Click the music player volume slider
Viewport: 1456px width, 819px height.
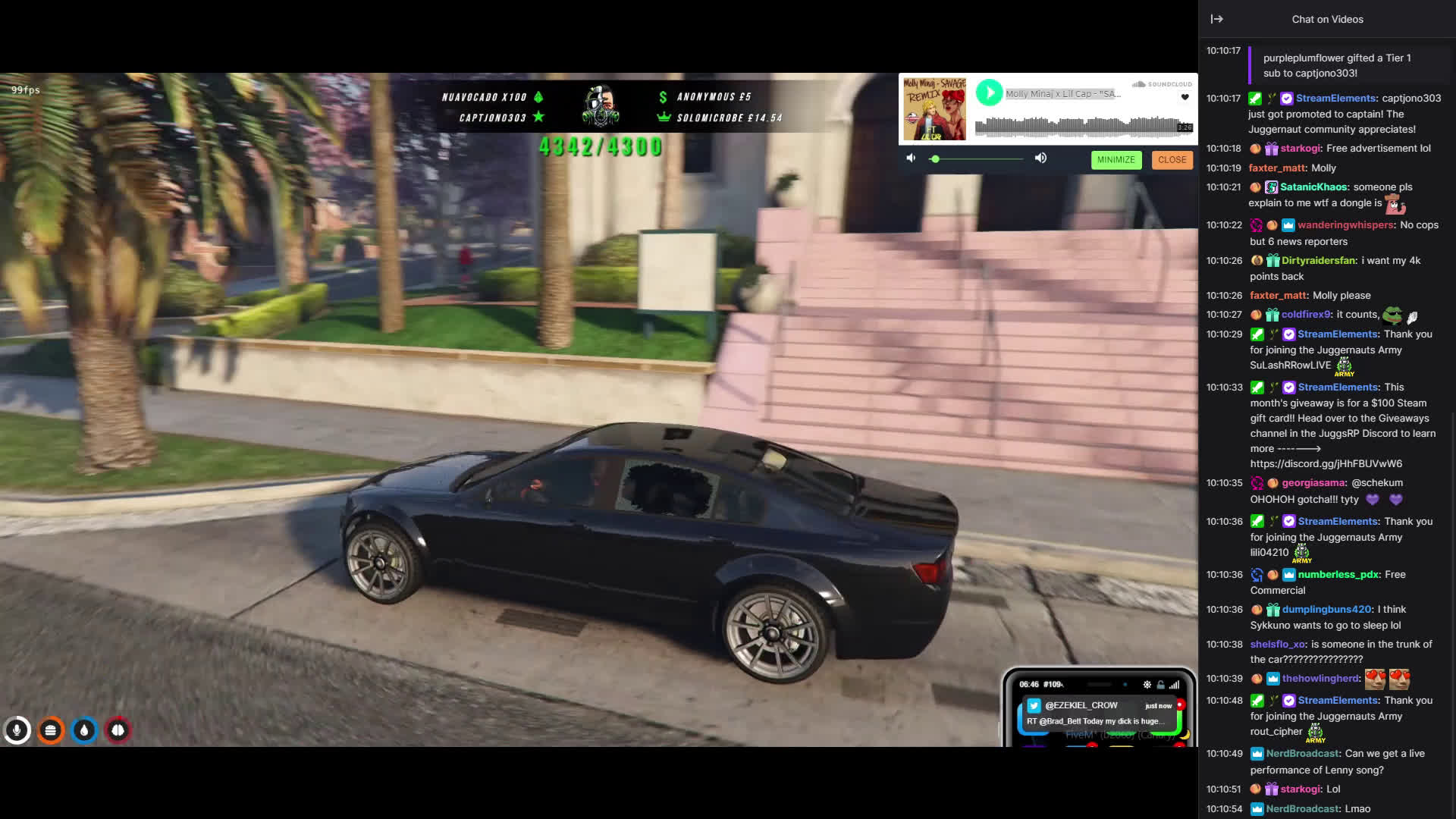tap(978, 158)
